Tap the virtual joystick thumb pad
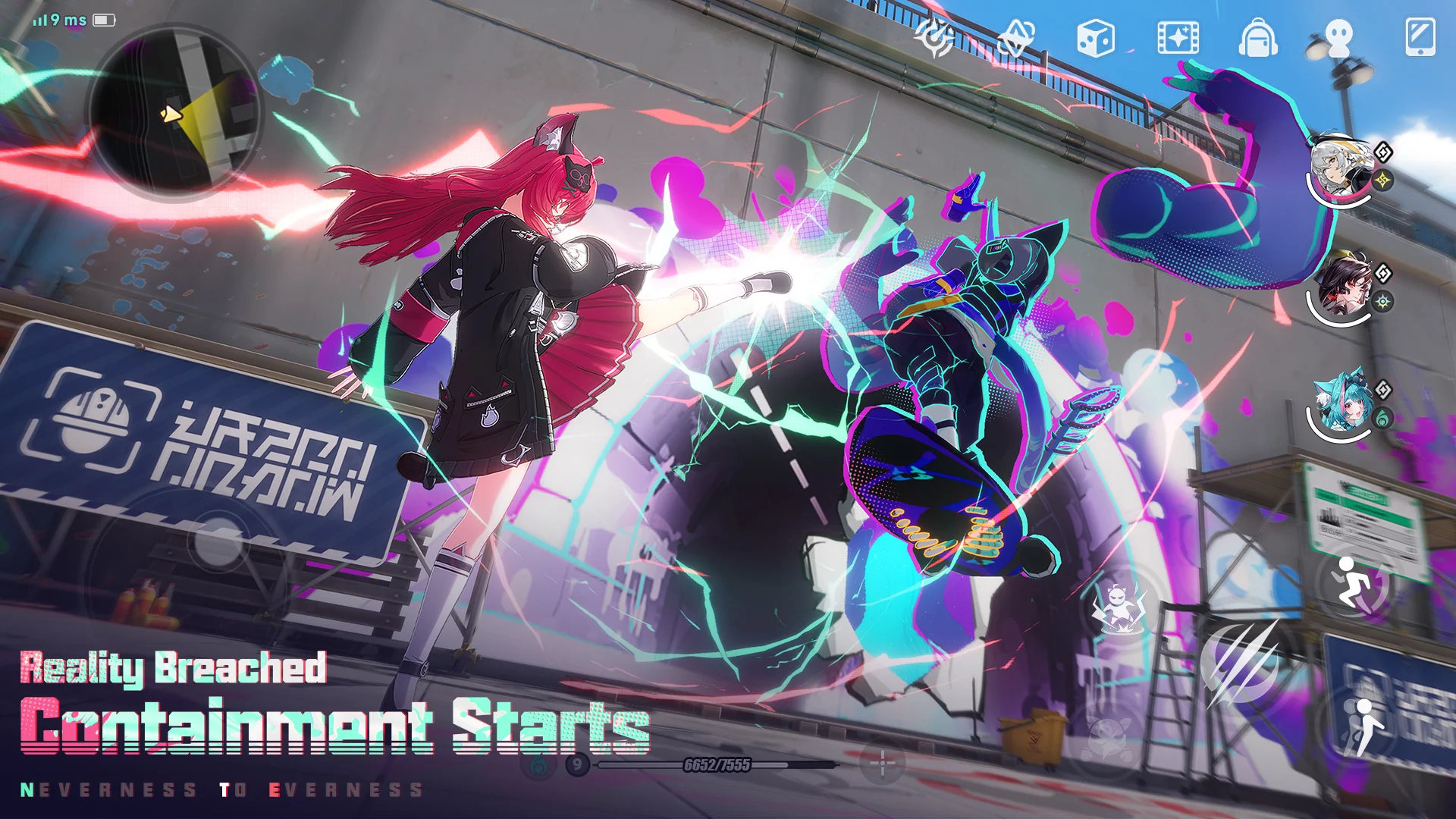The width and height of the screenshot is (1456, 819). 218,541
